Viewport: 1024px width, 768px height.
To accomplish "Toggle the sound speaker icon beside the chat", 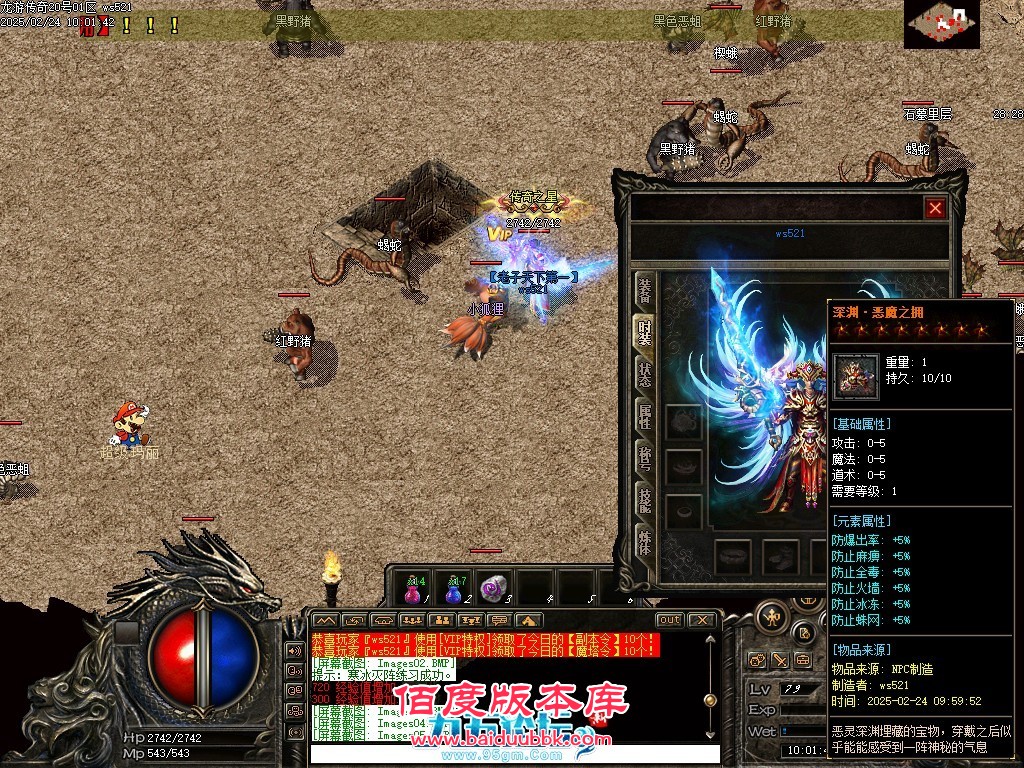I will pyautogui.click(x=295, y=650).
